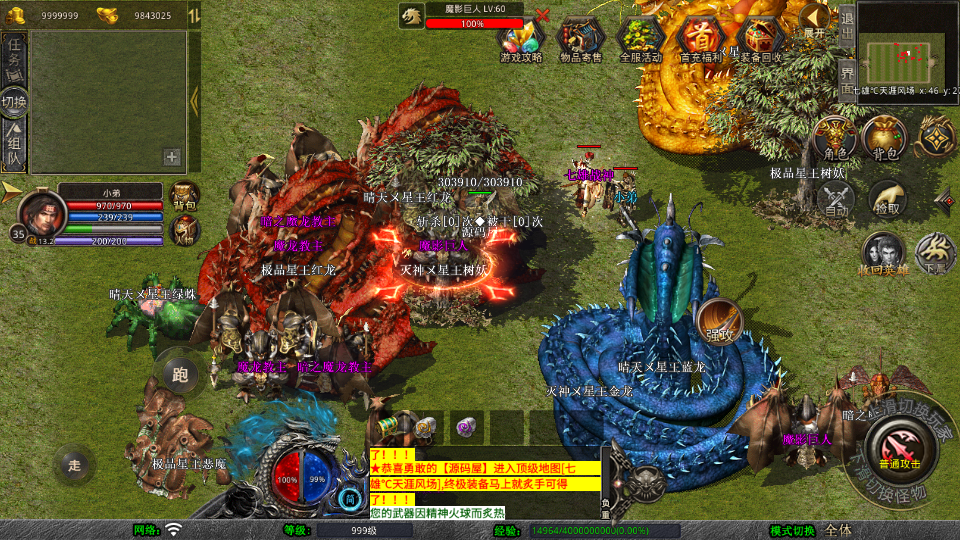This screenshot has height=540, width=960.
Task: Open the 装备回收 equipment recycling chest
Action: 761,39
